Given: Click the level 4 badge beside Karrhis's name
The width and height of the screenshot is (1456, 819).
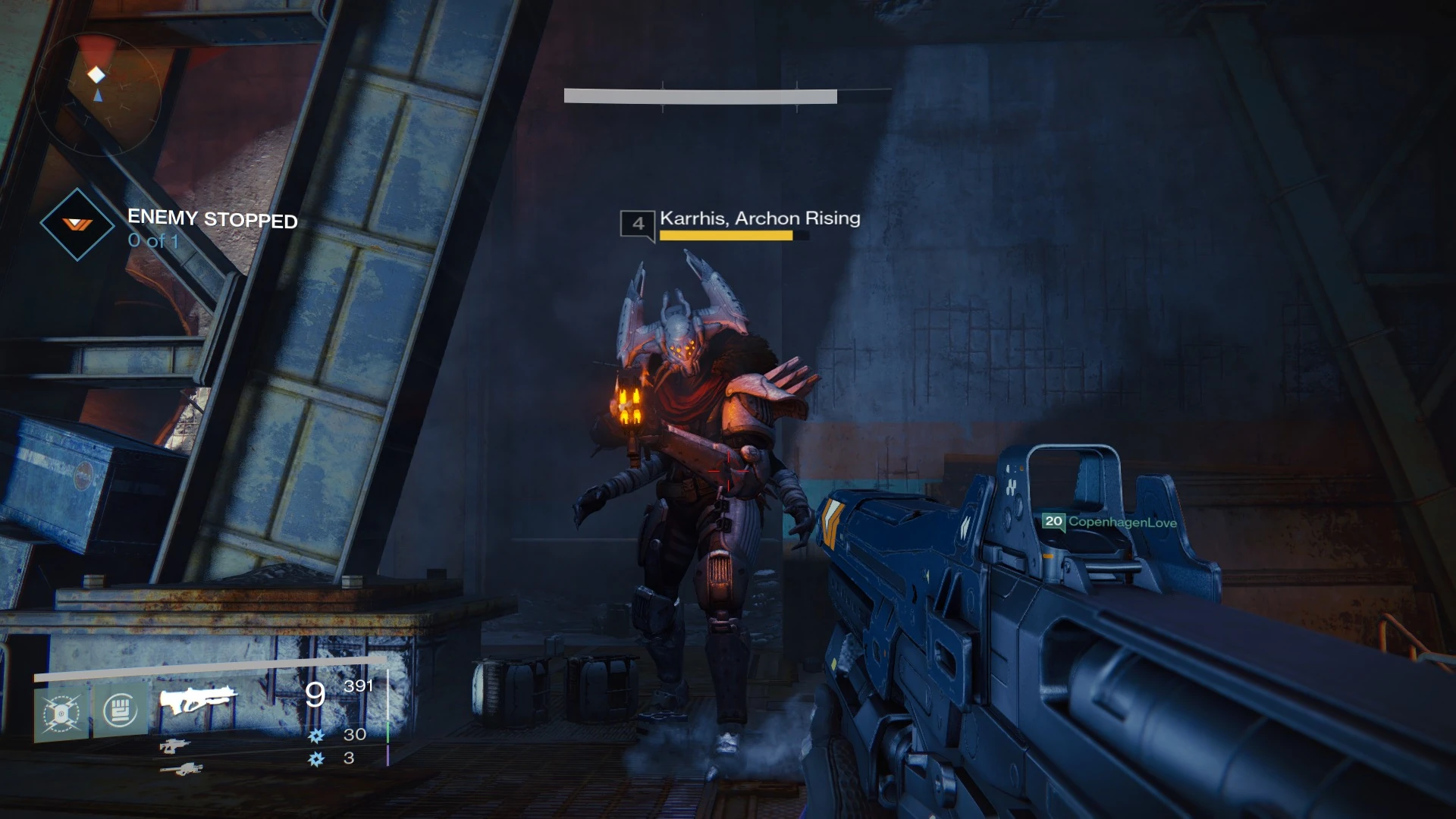Looking at the screenshot, I should (x=637, y=223).
